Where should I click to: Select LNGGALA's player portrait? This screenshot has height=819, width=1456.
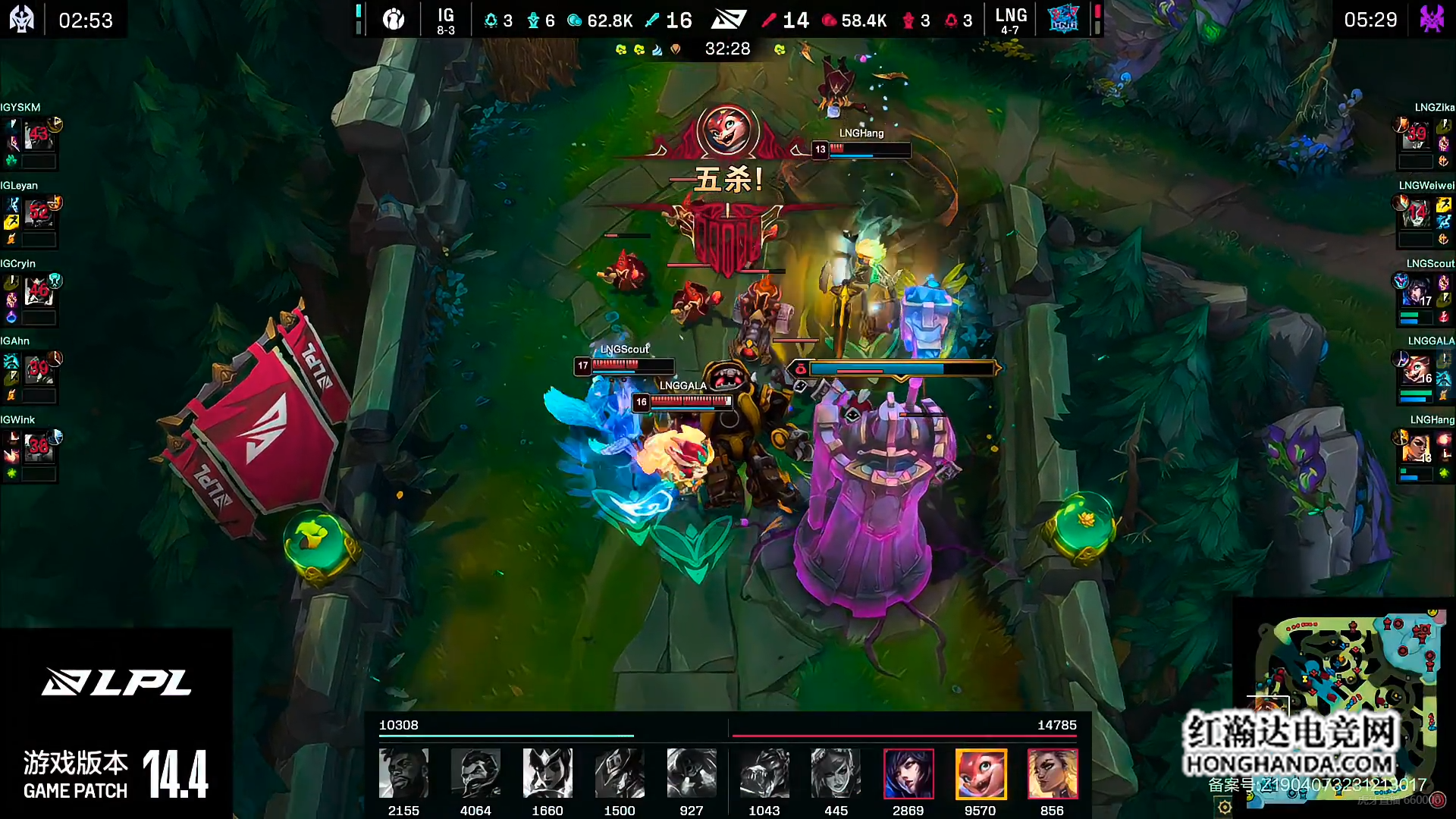pyautogui.click(x=1415, y=370)
